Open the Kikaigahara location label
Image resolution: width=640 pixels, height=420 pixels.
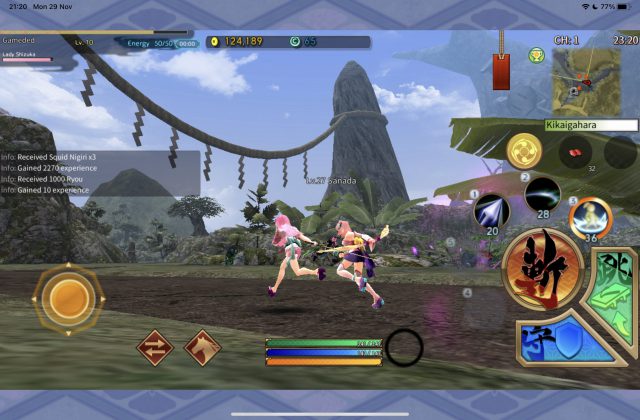(x=590, y=125)
